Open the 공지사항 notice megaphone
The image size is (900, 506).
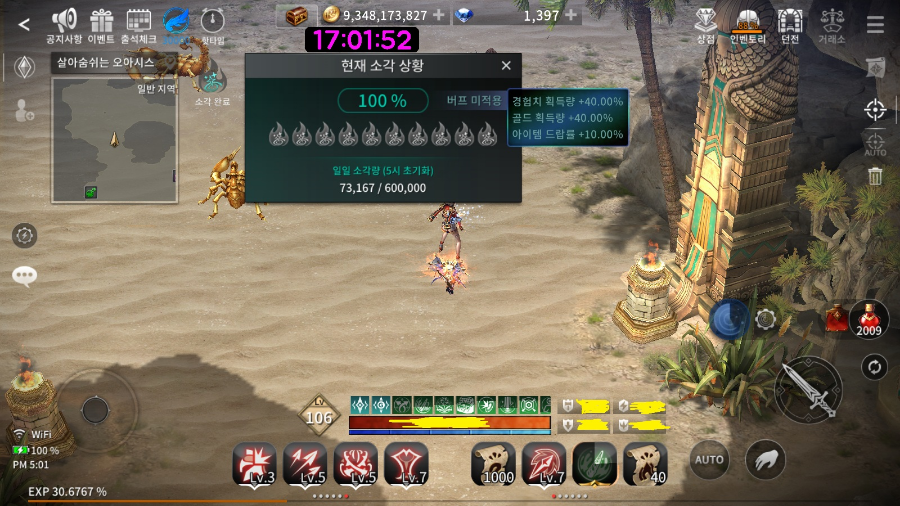pos(64,22)
